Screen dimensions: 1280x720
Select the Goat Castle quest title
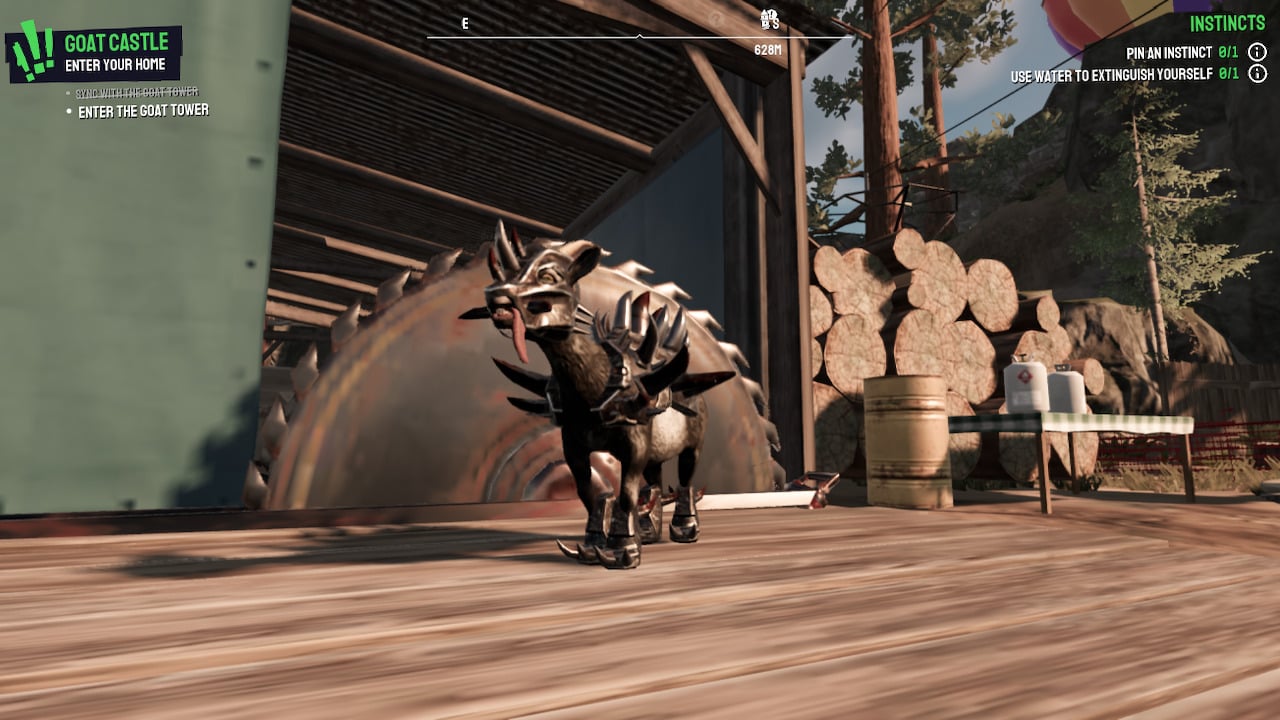(x=118, y=42)
